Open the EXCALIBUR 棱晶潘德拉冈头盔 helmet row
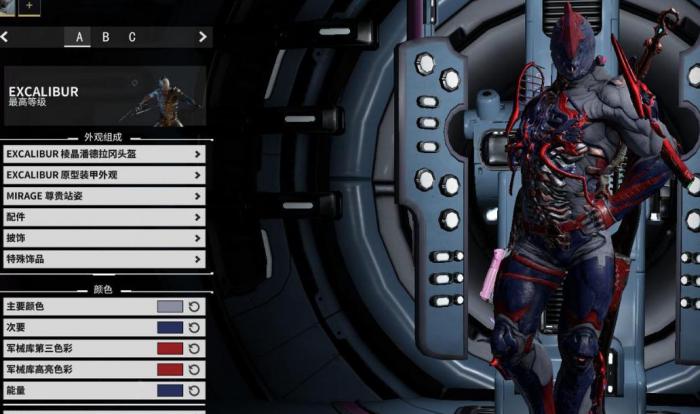The image size is (700, 414). click(105, 154)
